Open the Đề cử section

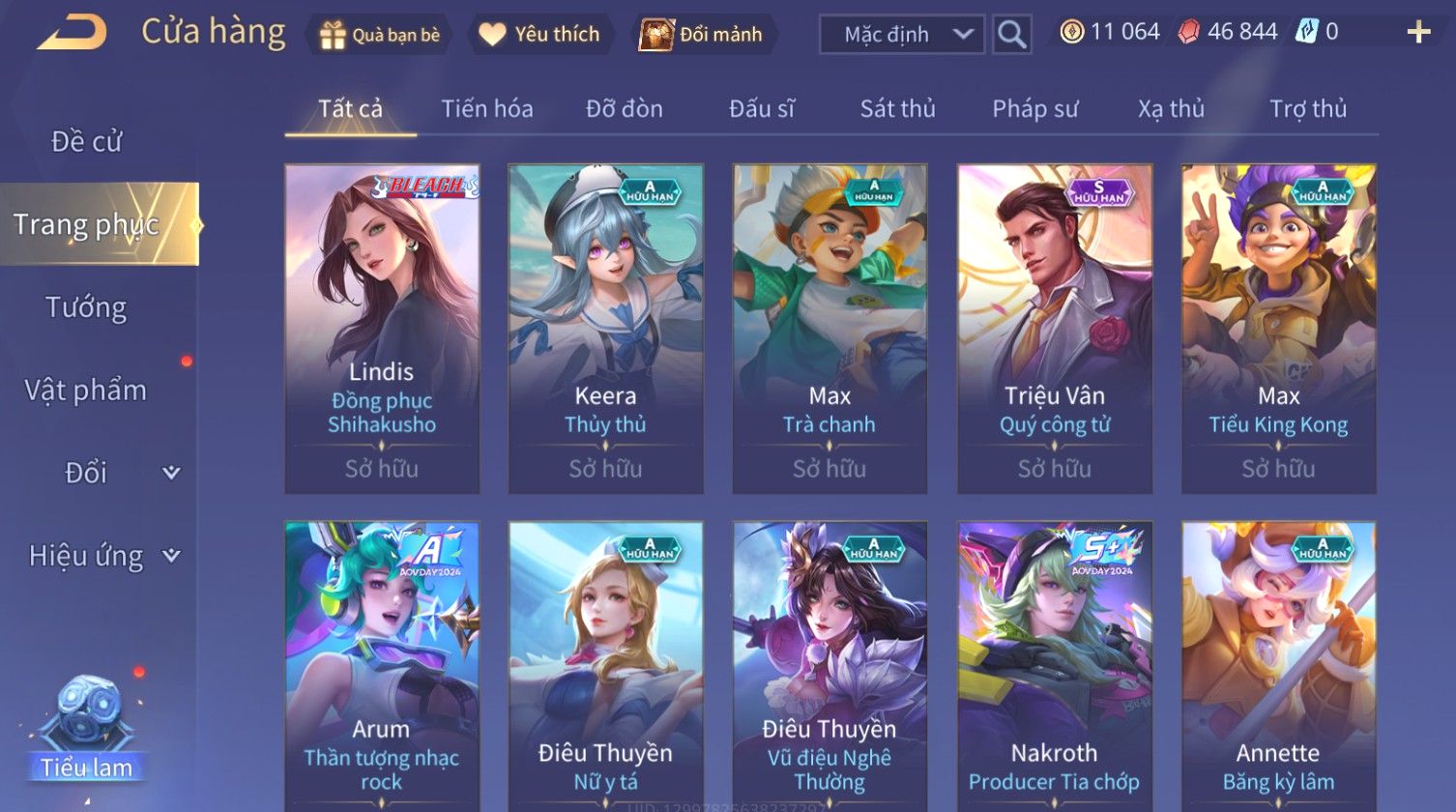pyautogui.click(x=86, y=142)
